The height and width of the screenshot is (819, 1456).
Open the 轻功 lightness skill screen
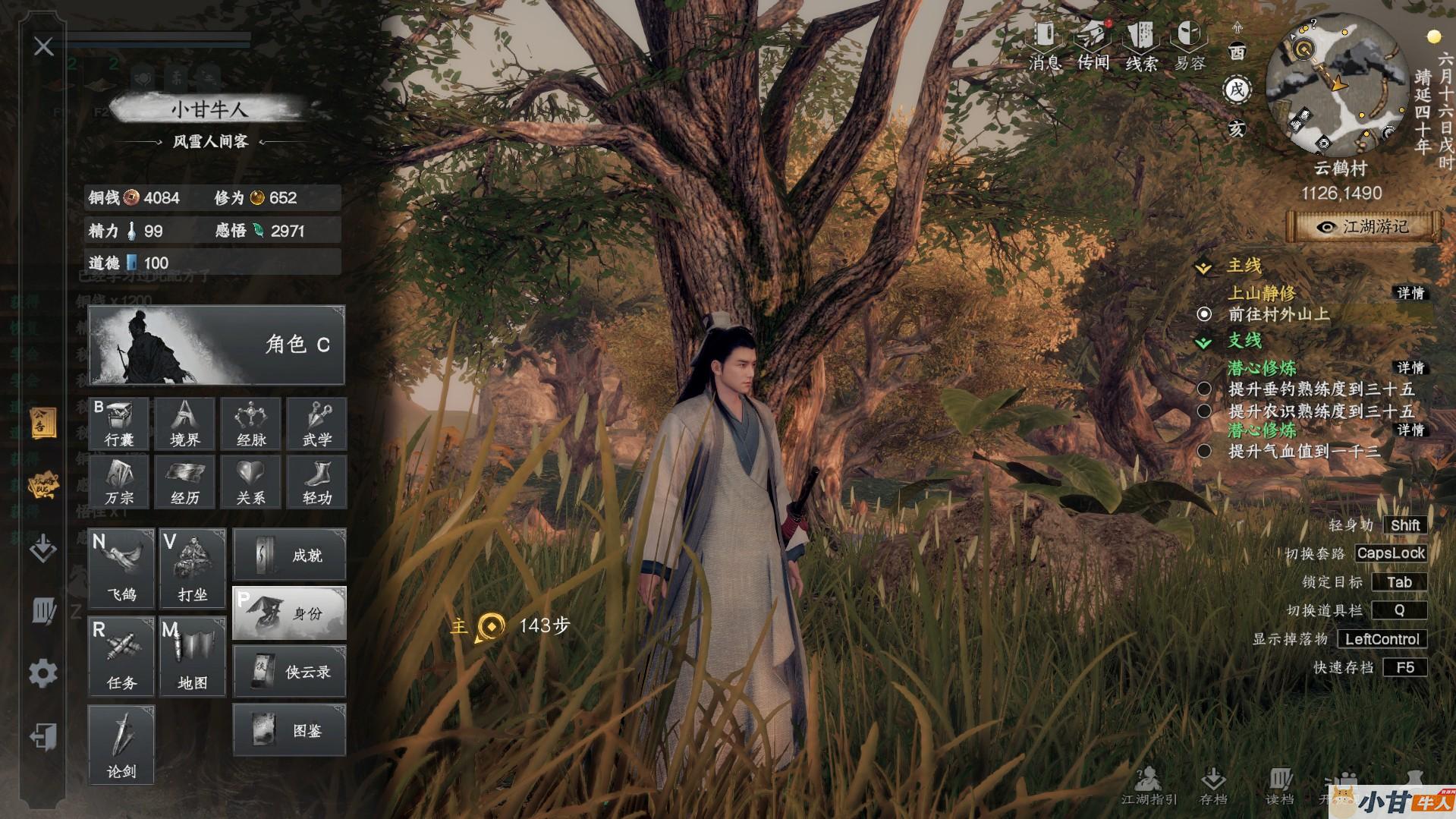[317, 481]
